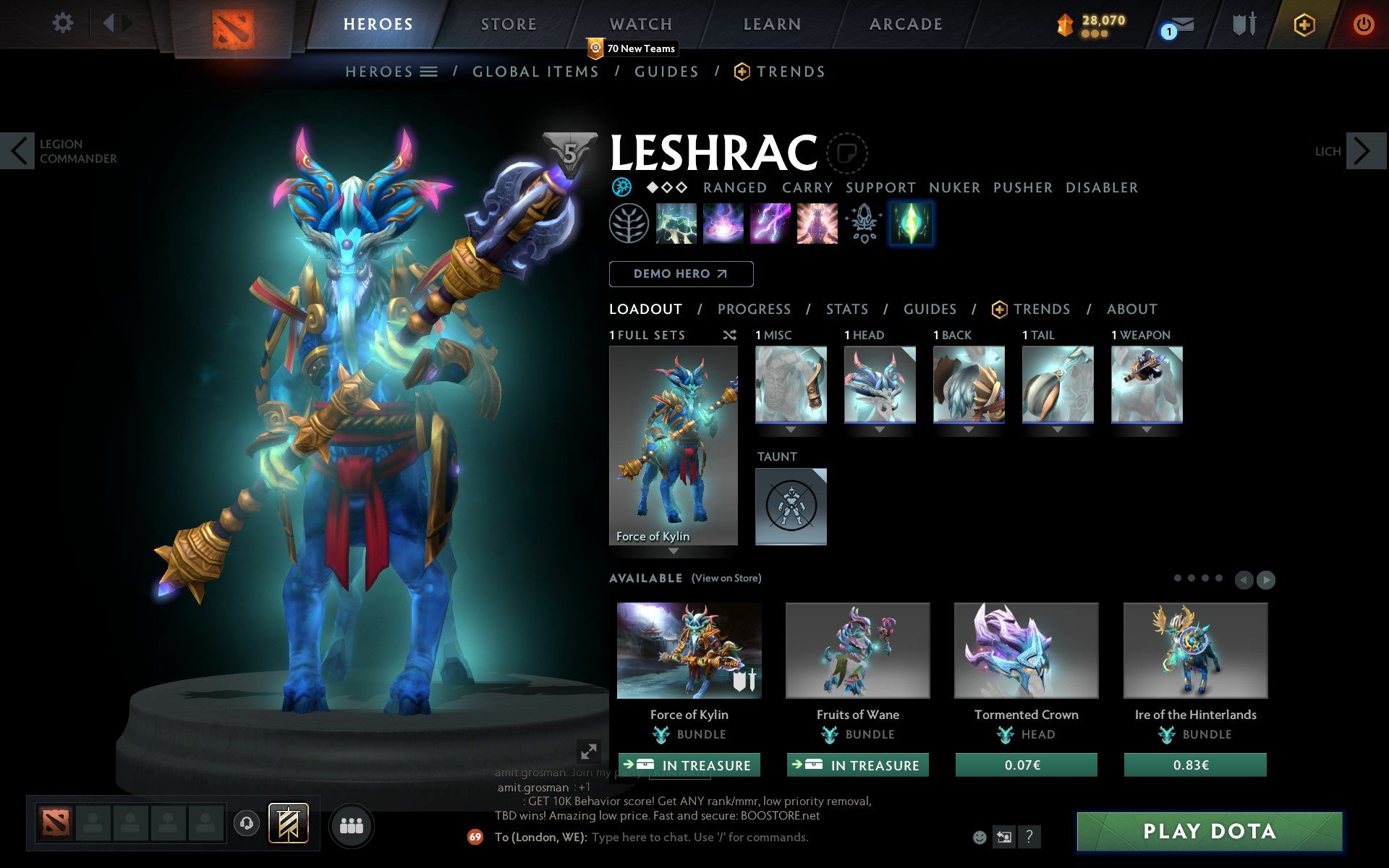Expand the Force of Kylin set dropdown

674,551
